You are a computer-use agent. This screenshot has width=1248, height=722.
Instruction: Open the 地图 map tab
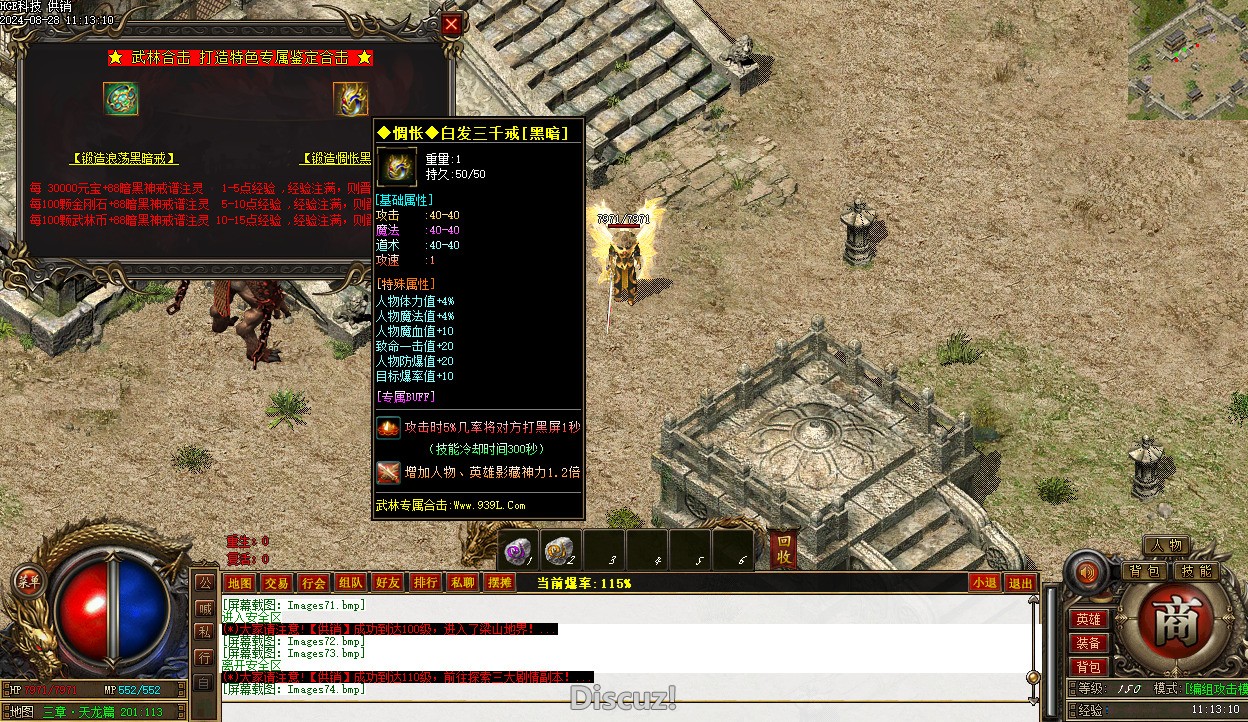[x=239, y=583]
